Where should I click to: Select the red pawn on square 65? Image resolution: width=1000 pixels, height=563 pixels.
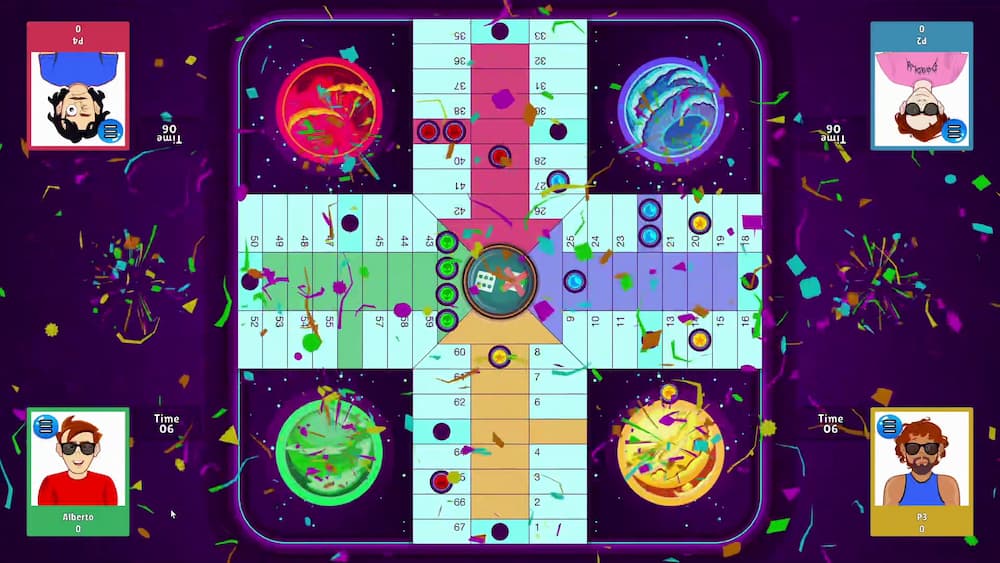click(x=441, y=481)
